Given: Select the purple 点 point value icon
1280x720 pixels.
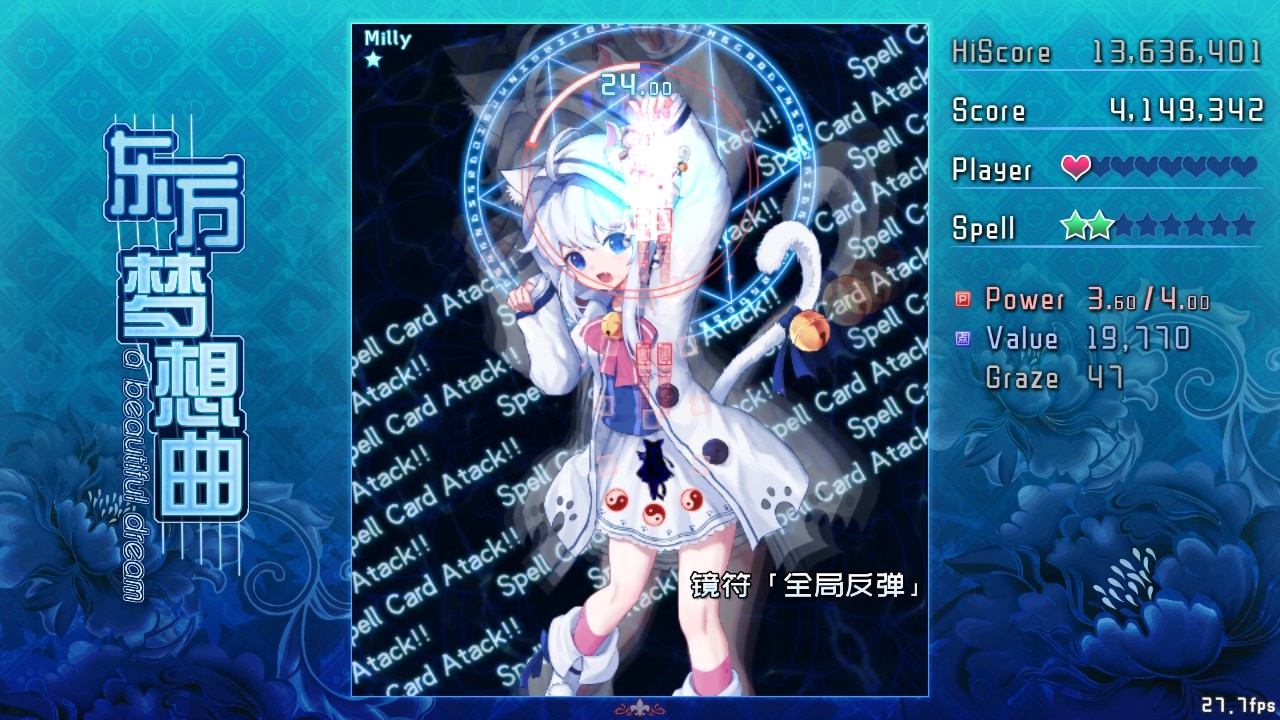Looking at the screenshot, I should pos(962,338).
